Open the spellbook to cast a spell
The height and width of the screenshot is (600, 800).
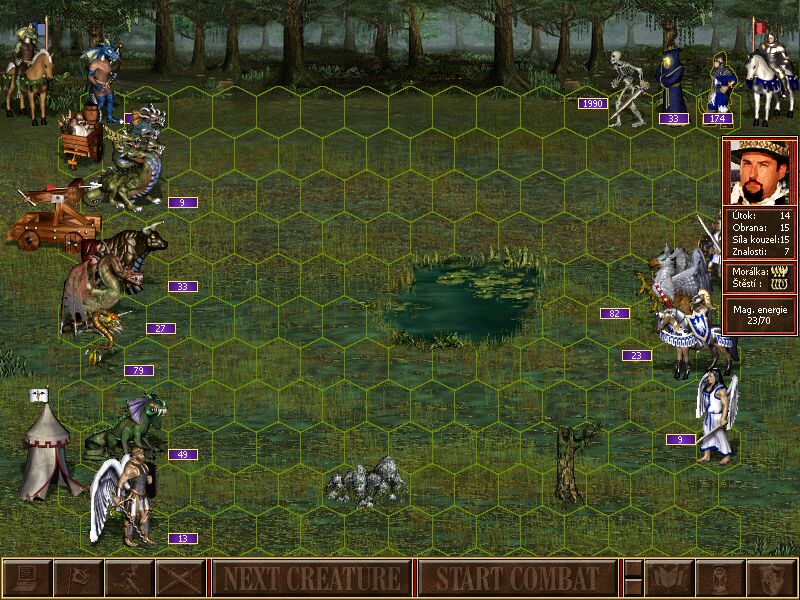point(669,578)
